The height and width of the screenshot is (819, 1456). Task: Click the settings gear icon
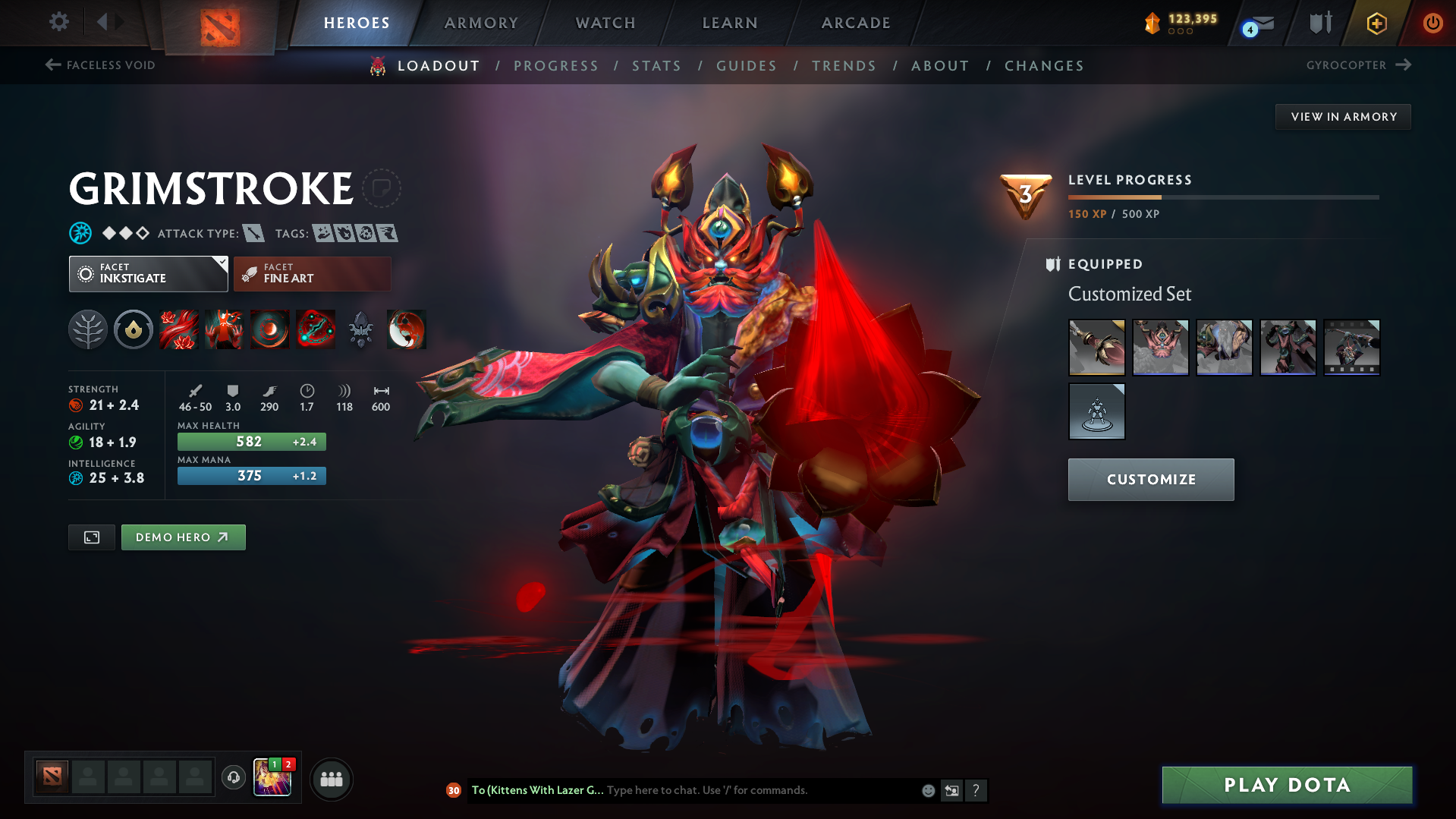(x=58, y=22)
